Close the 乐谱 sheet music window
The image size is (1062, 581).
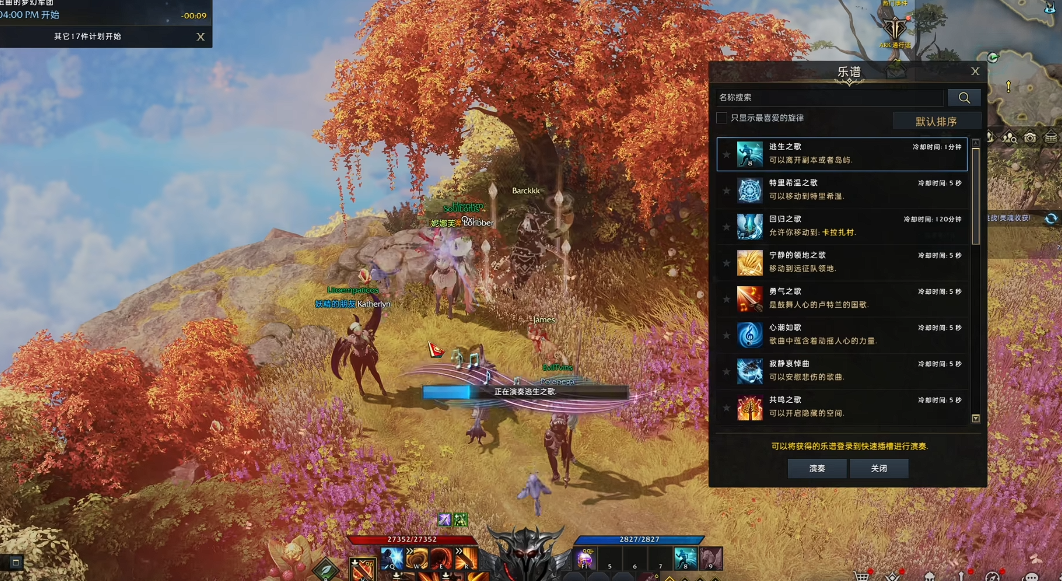(x=975, y=71)
